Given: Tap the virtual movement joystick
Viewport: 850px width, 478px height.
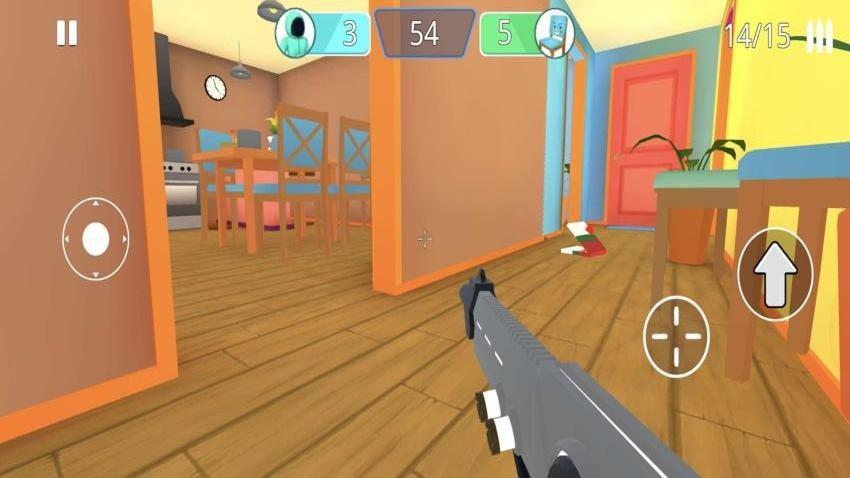Looking at the screenshot, I should [95, 239].
